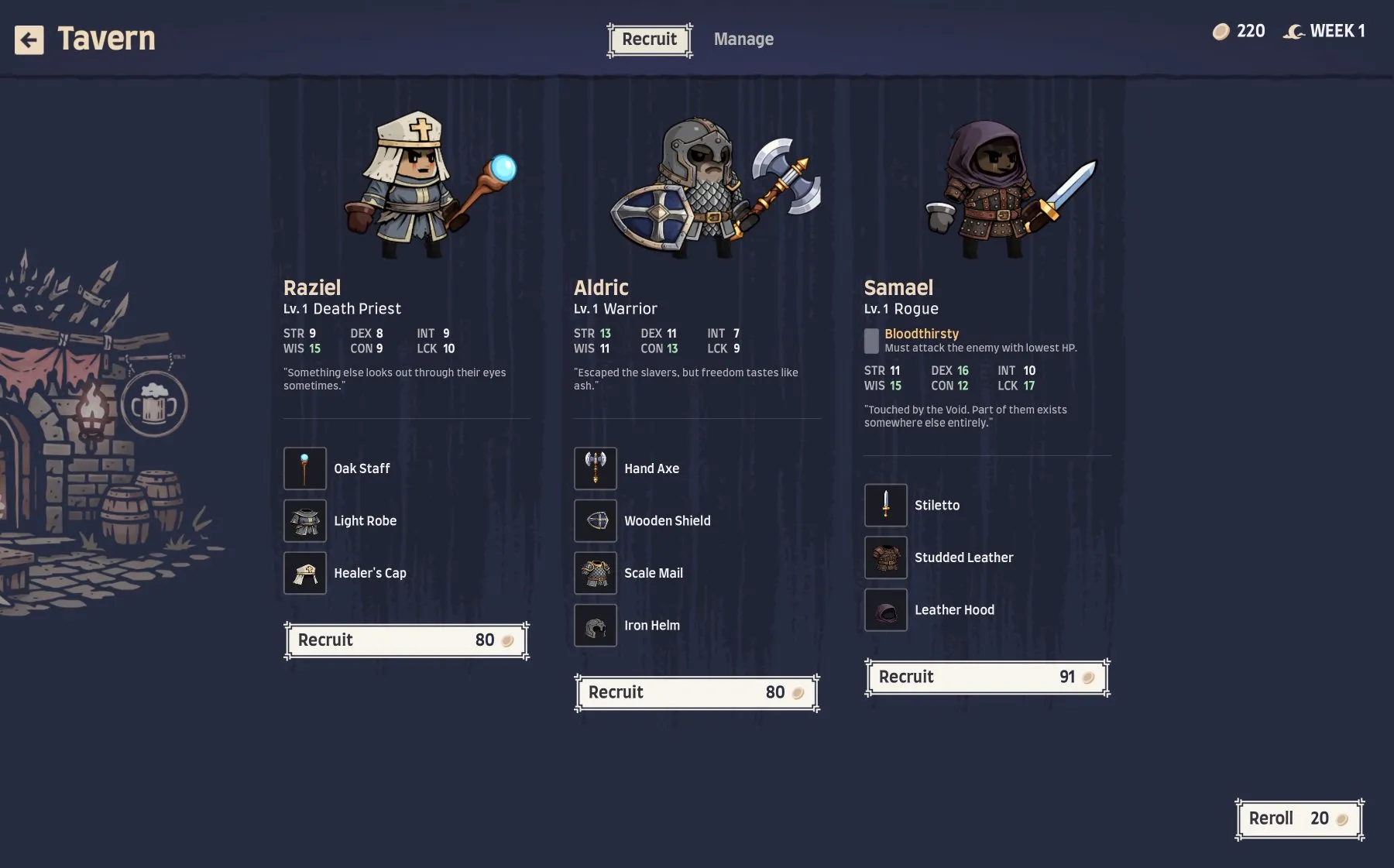Image resolution: width=1394 pixels, height=868 pixels.
Task: Select the Light Robe icon in Raziel's gear
Action: click(304, 520)
